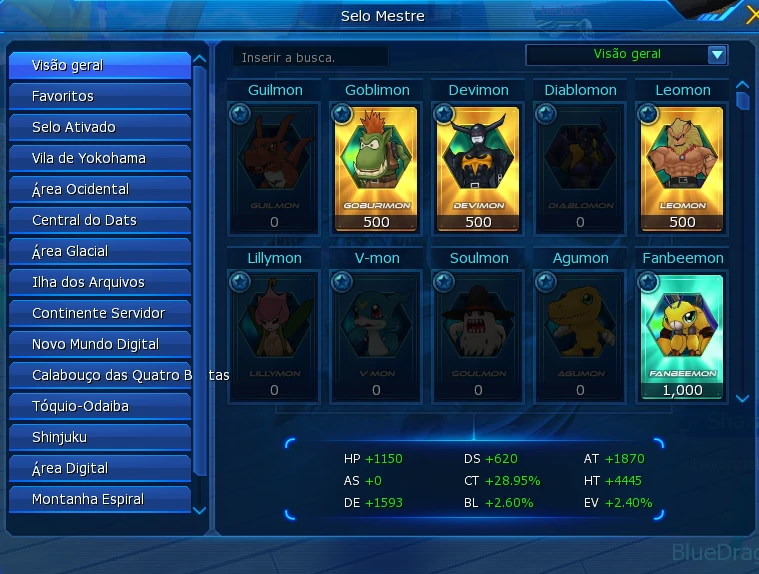Screen dimensions: 759x574
Task: Click the Guilmon seal card
Action: (274, 167)
